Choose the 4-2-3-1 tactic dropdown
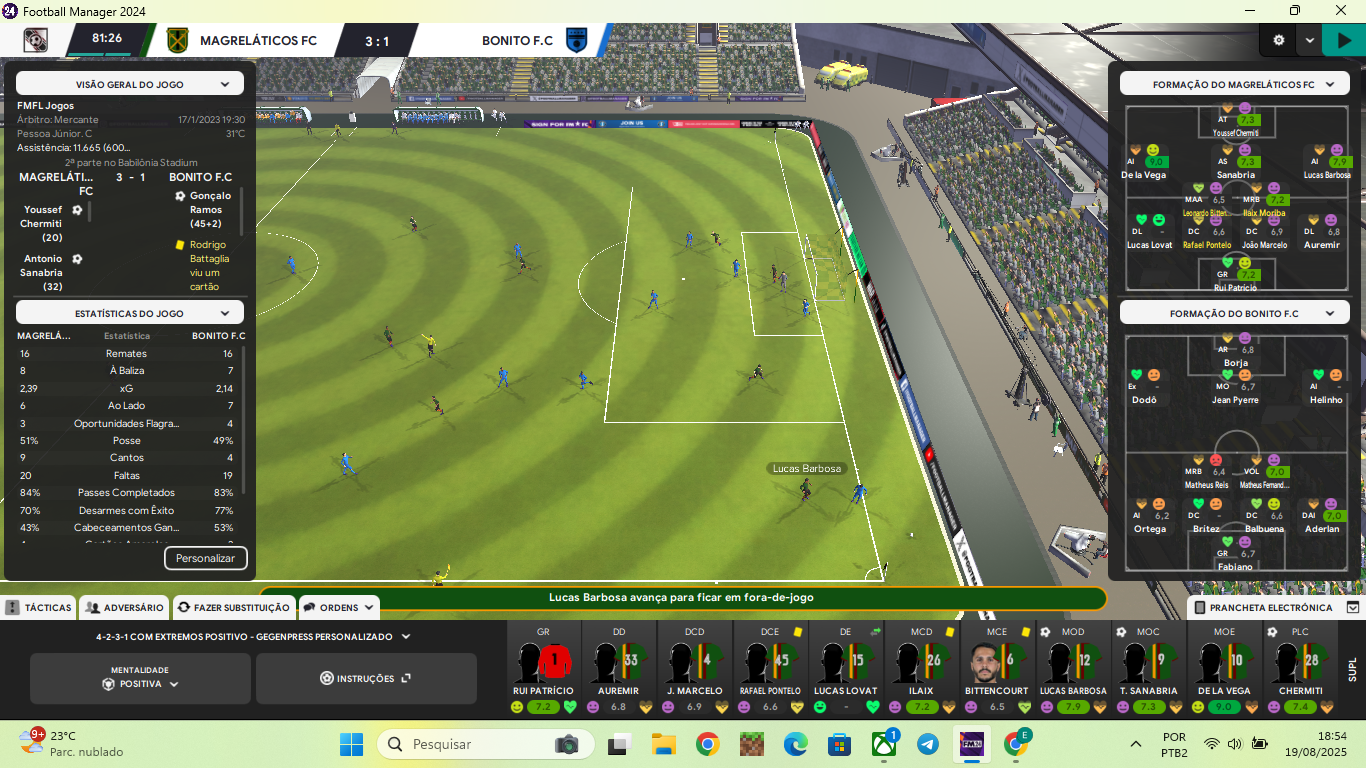Viewport: 1366px width, 768px height. click(x=252, y=636)
